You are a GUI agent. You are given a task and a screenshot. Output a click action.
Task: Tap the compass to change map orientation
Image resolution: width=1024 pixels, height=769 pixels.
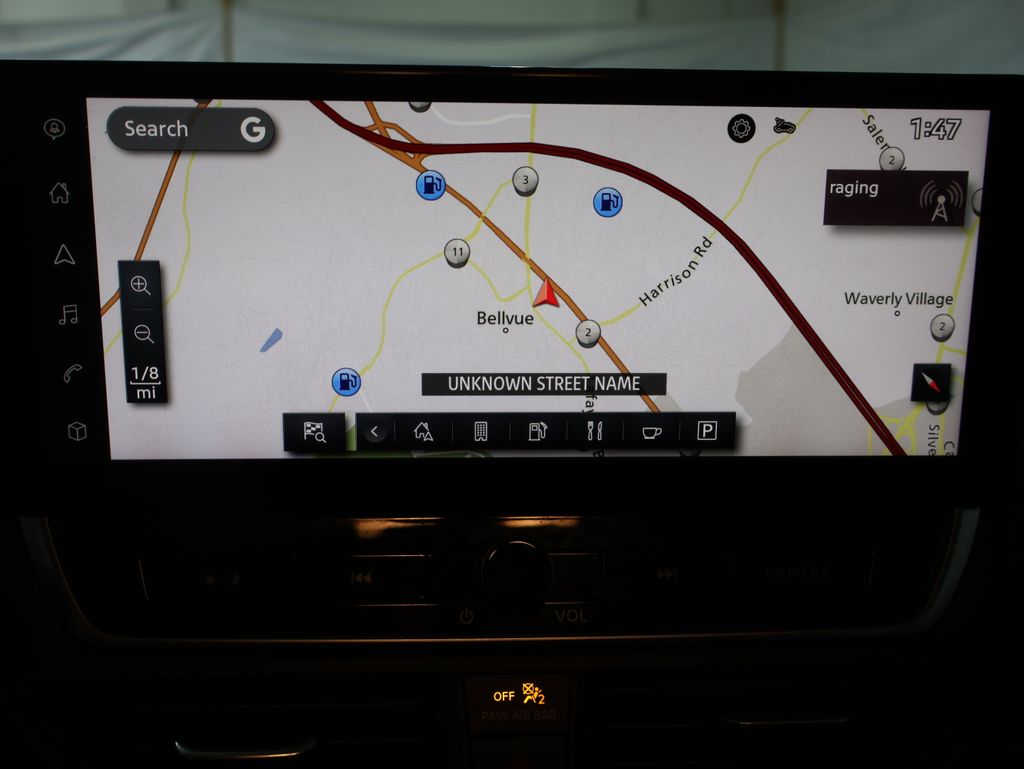pos(931,382)
